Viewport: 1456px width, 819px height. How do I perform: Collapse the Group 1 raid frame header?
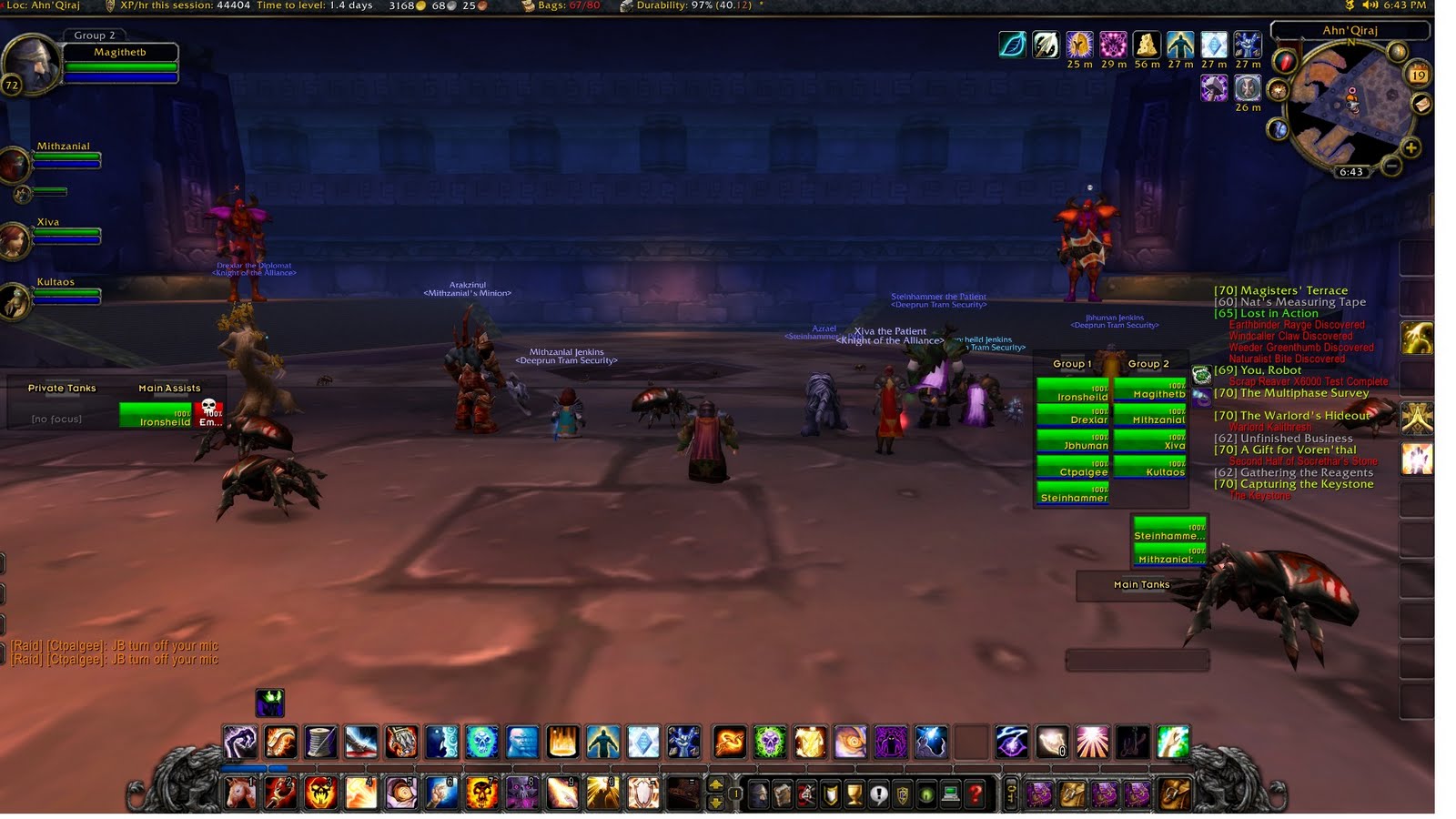(x=1072, y=363)
